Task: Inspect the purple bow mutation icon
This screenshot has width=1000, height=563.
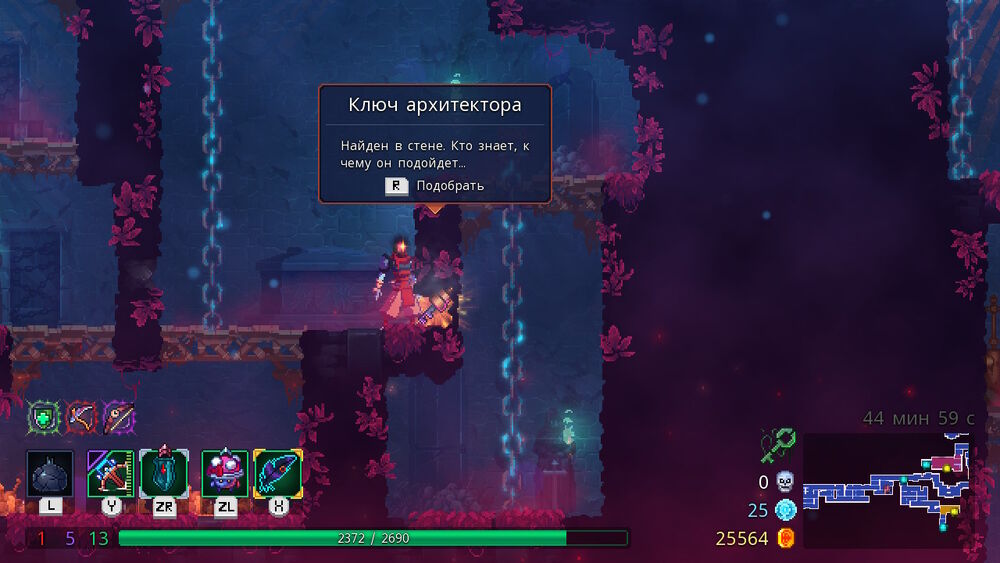Action: [x=118, y=417]
